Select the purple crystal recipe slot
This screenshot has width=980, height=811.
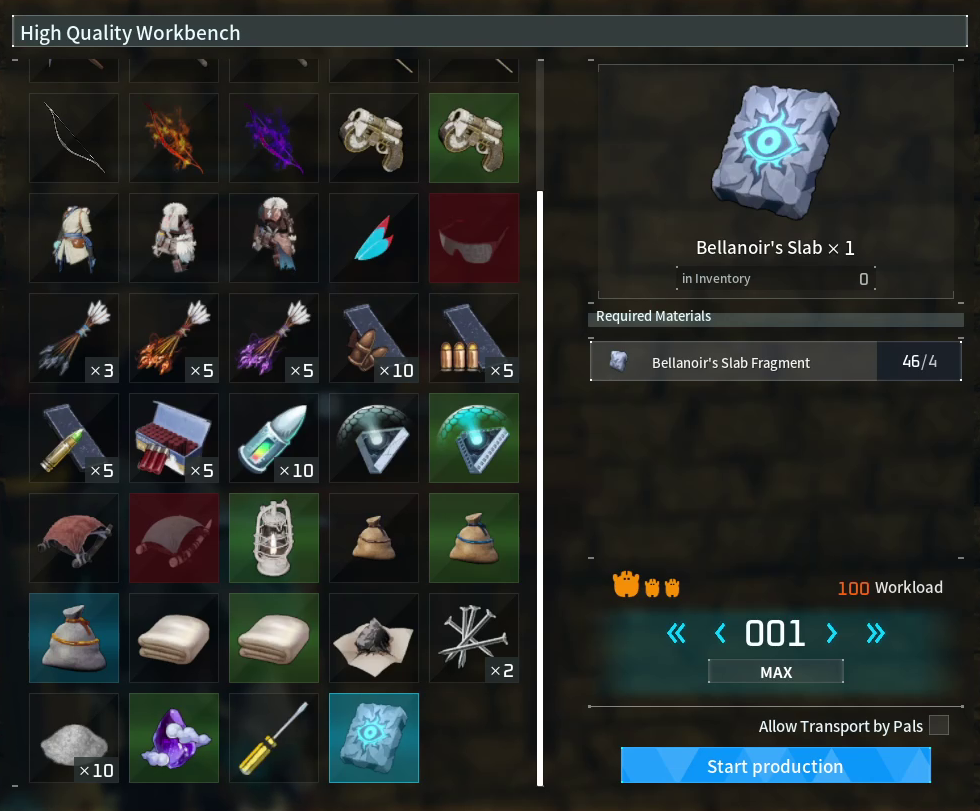click(x=174, y=738)
